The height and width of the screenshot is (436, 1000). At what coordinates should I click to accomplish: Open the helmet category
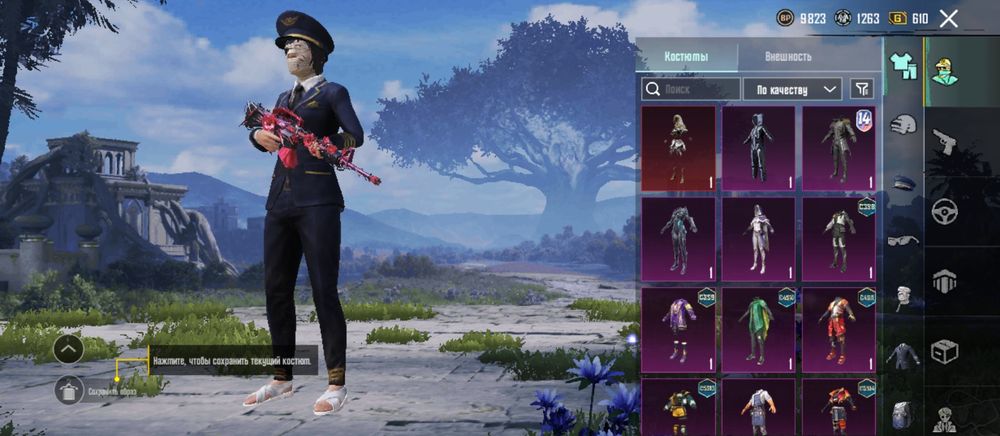click(904, 125)
